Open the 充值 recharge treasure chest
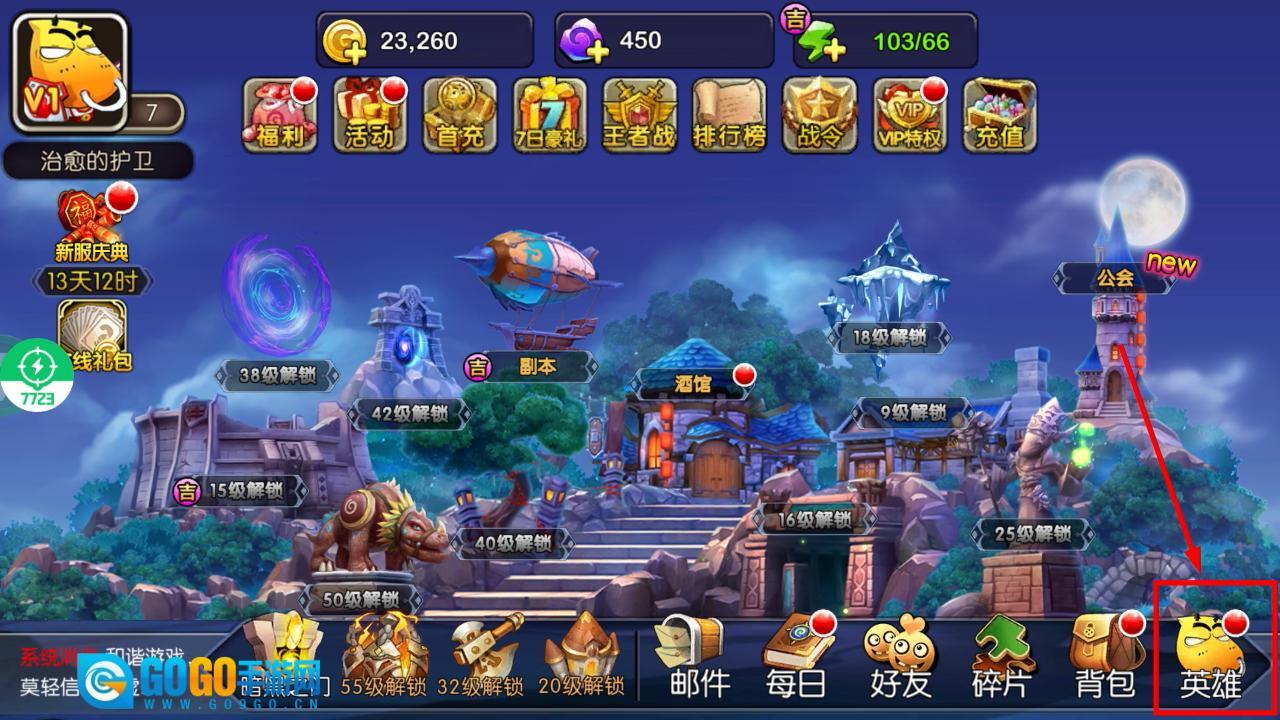This screenshot has width=1280, height=720. 1000,115
